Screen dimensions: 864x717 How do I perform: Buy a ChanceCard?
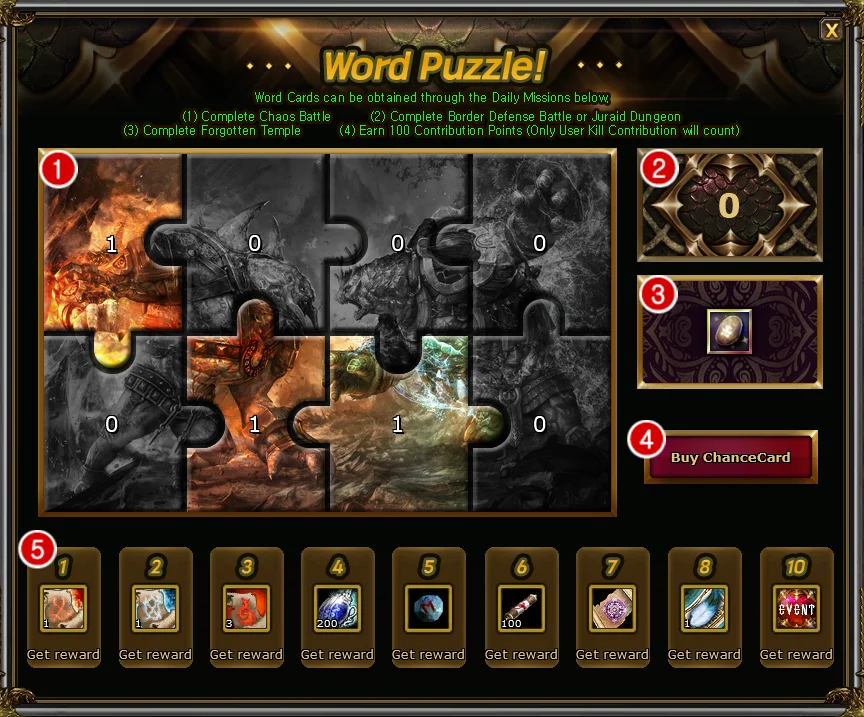[730, 458]
